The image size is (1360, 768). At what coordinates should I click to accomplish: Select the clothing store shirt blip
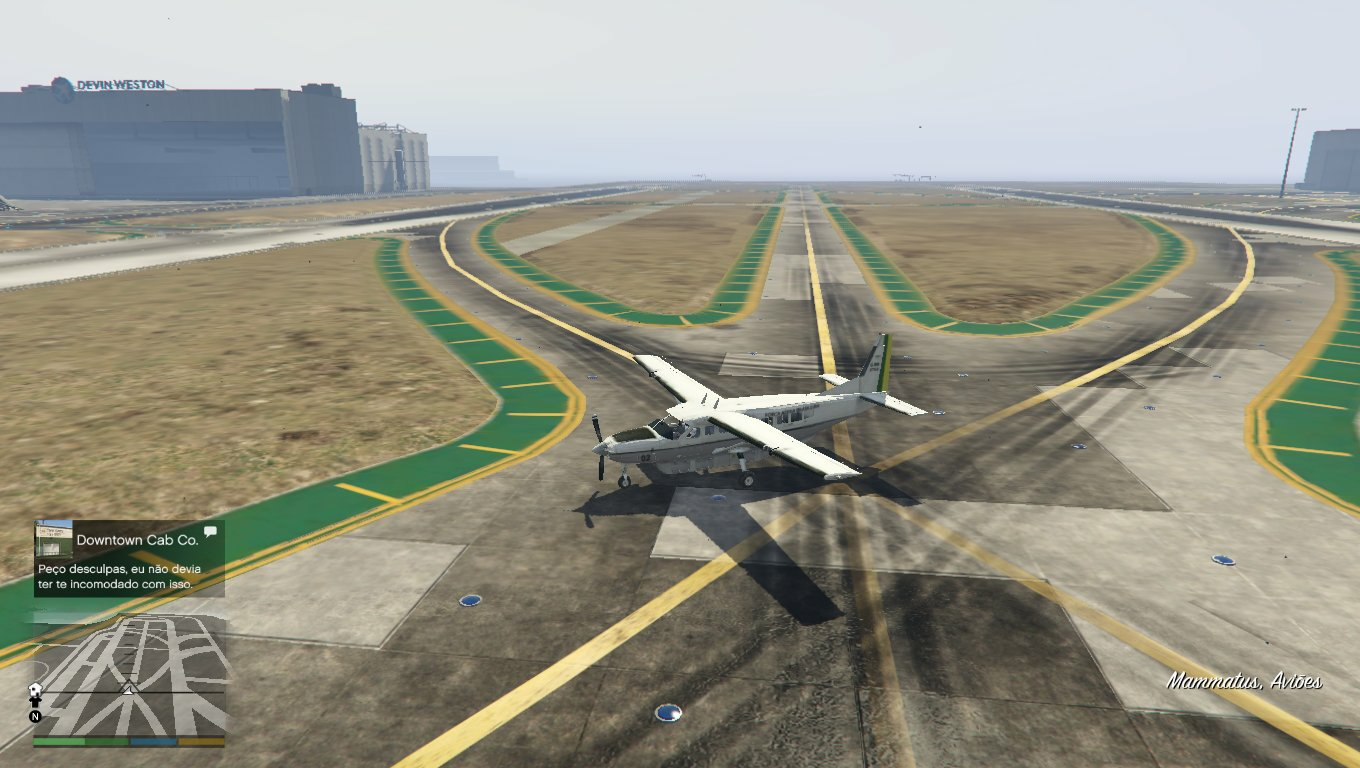[36, 701]
